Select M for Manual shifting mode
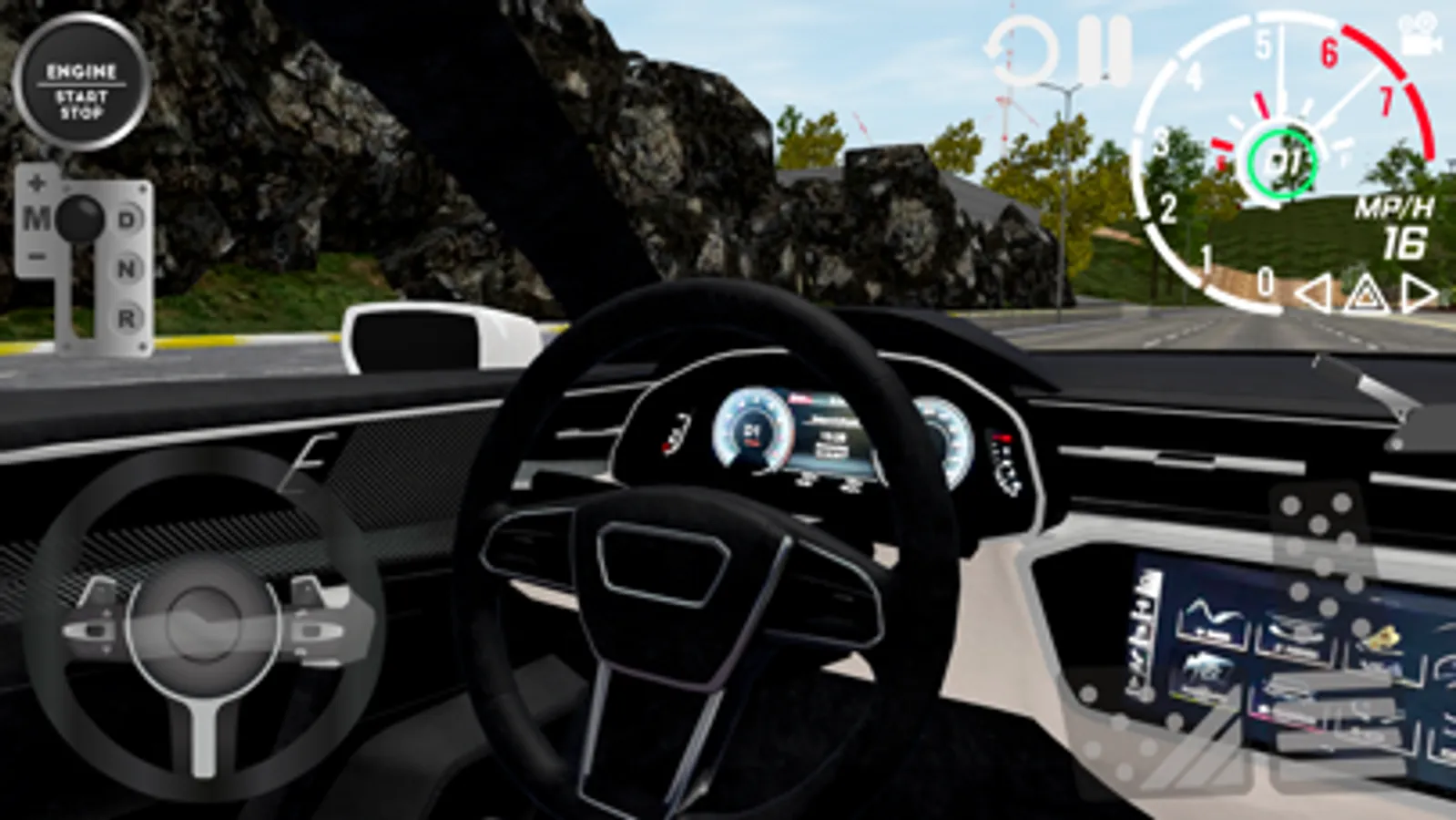The width and height of the screenshot is (1456, 820). pyautogui.click(x=39, y=219)
